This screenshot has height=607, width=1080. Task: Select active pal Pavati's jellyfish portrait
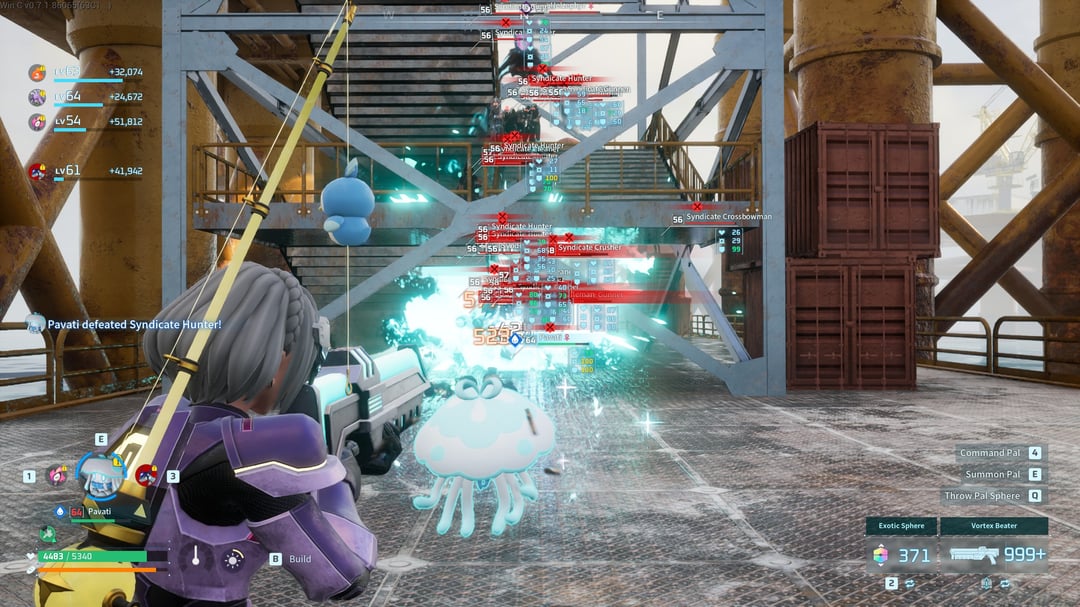tap(99, 478)
